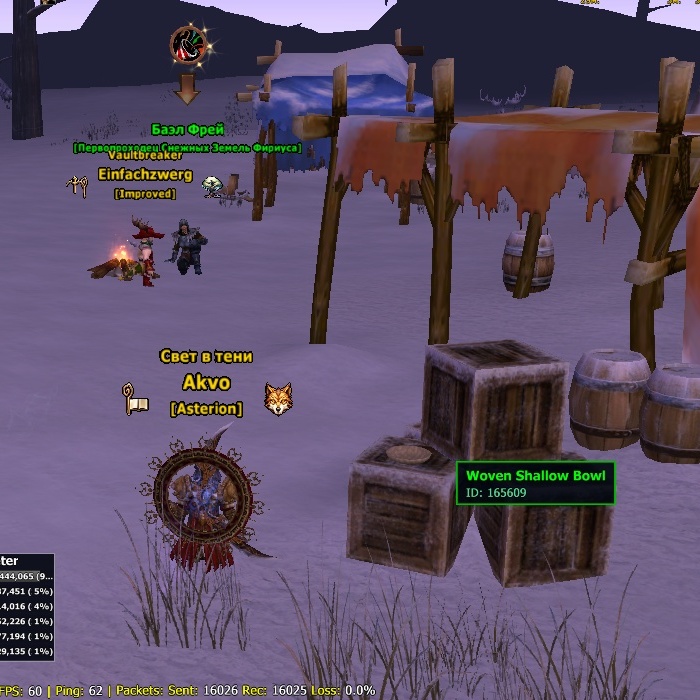Click the key-and-book icon left of Akvo
The height and width of the screenshot is (700, 700).
coord(135,398)
